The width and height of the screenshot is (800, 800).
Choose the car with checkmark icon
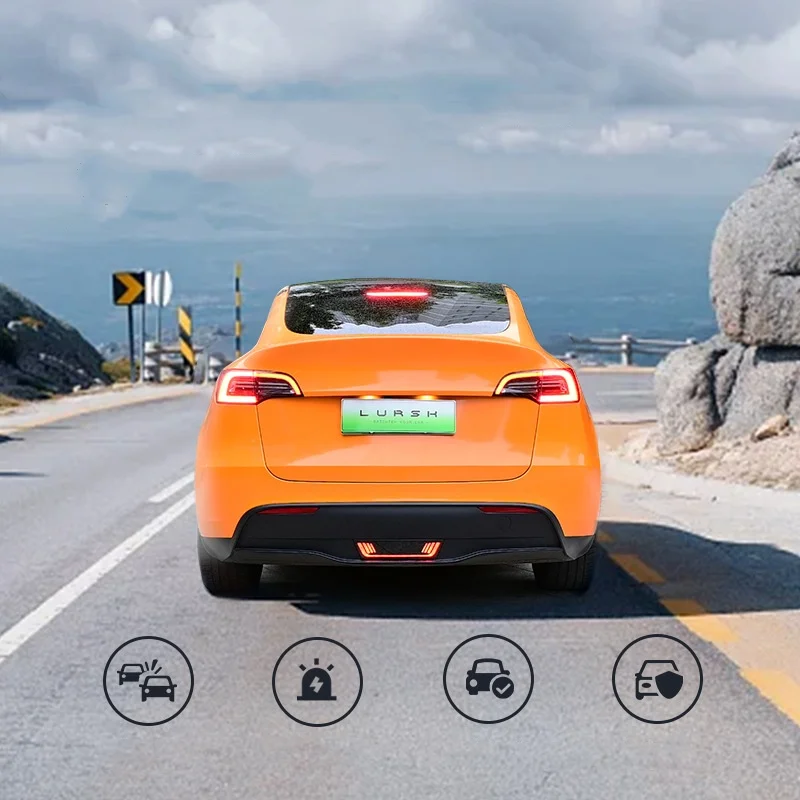488,679
